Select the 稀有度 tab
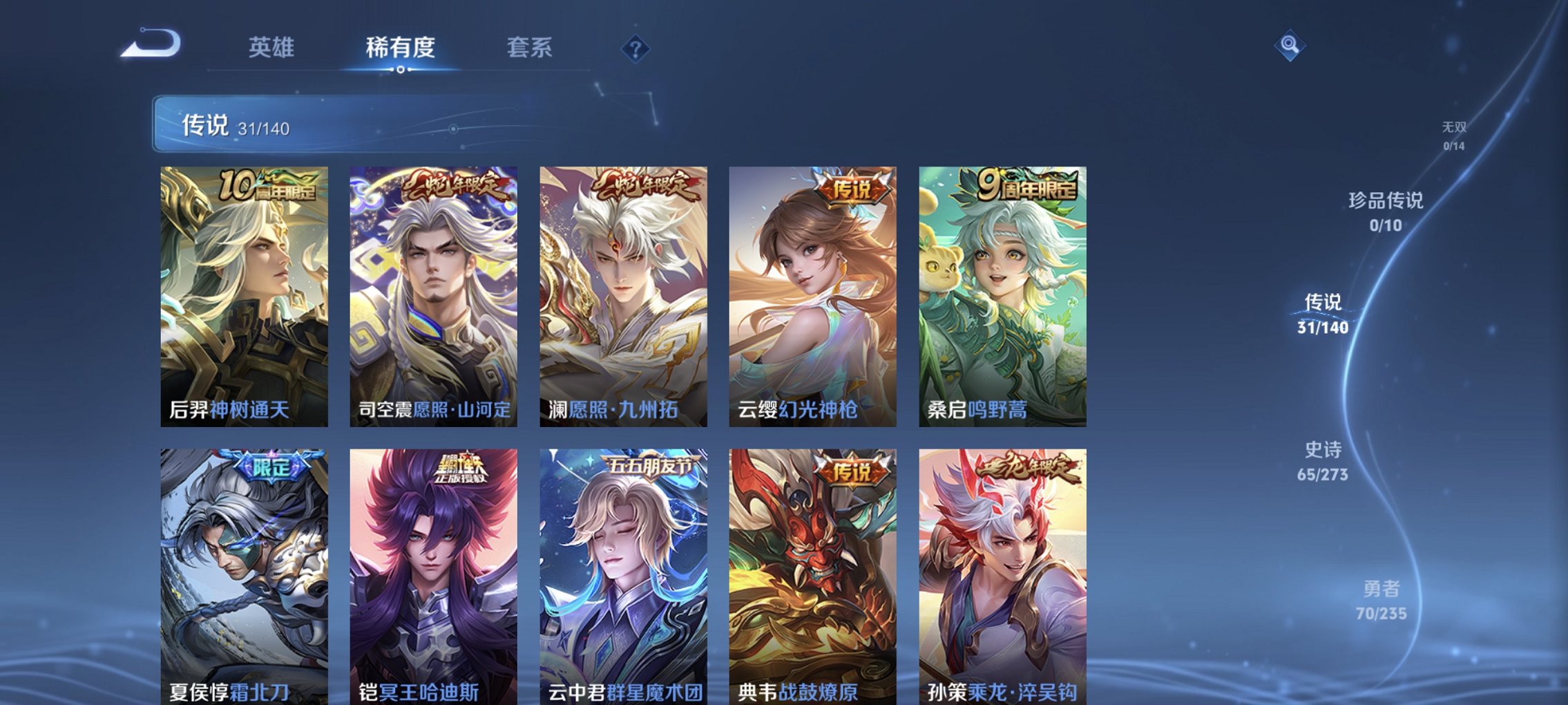Screen dimensions: 1568x705 pyautogui.click(x=401, y=47)
